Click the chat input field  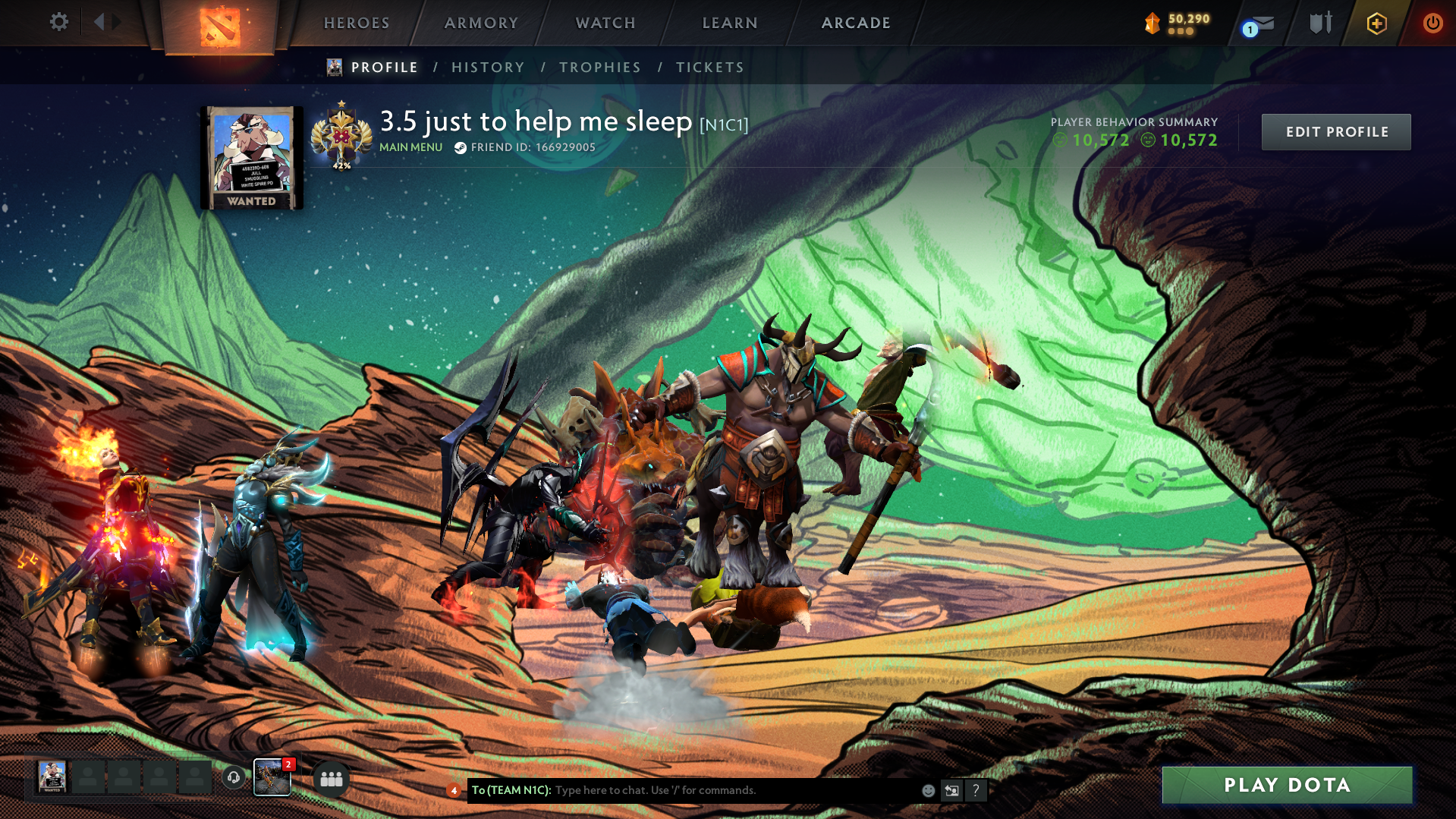click(728, 790)
